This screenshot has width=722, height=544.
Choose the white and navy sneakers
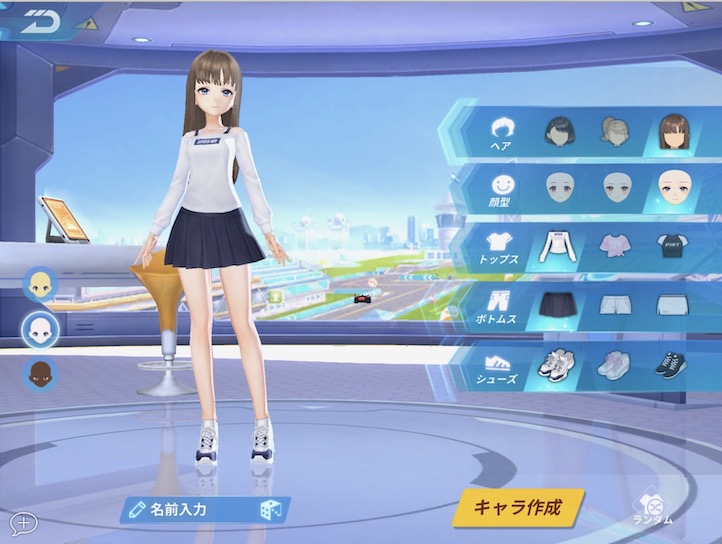tap(558, 364)
